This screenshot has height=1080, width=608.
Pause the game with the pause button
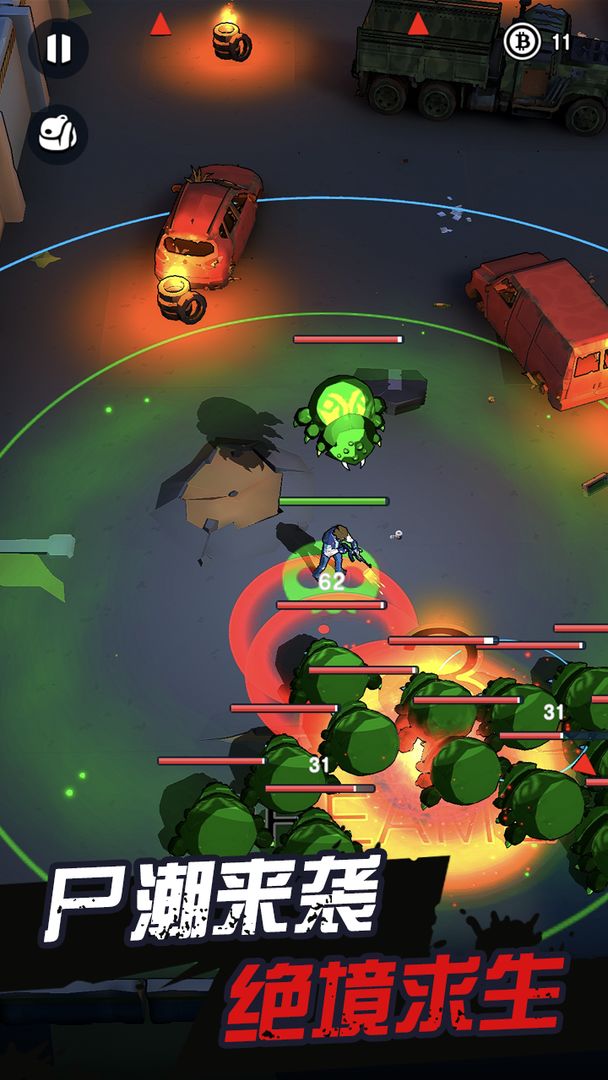pyautogui.click(x=58, y=48)
